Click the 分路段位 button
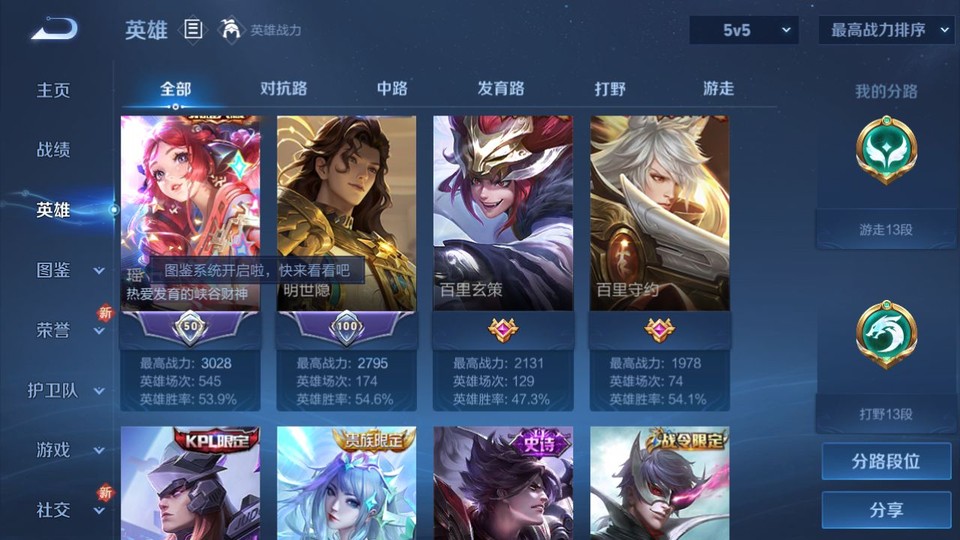Screen dimensions: 960x540 tap(886, 462)
